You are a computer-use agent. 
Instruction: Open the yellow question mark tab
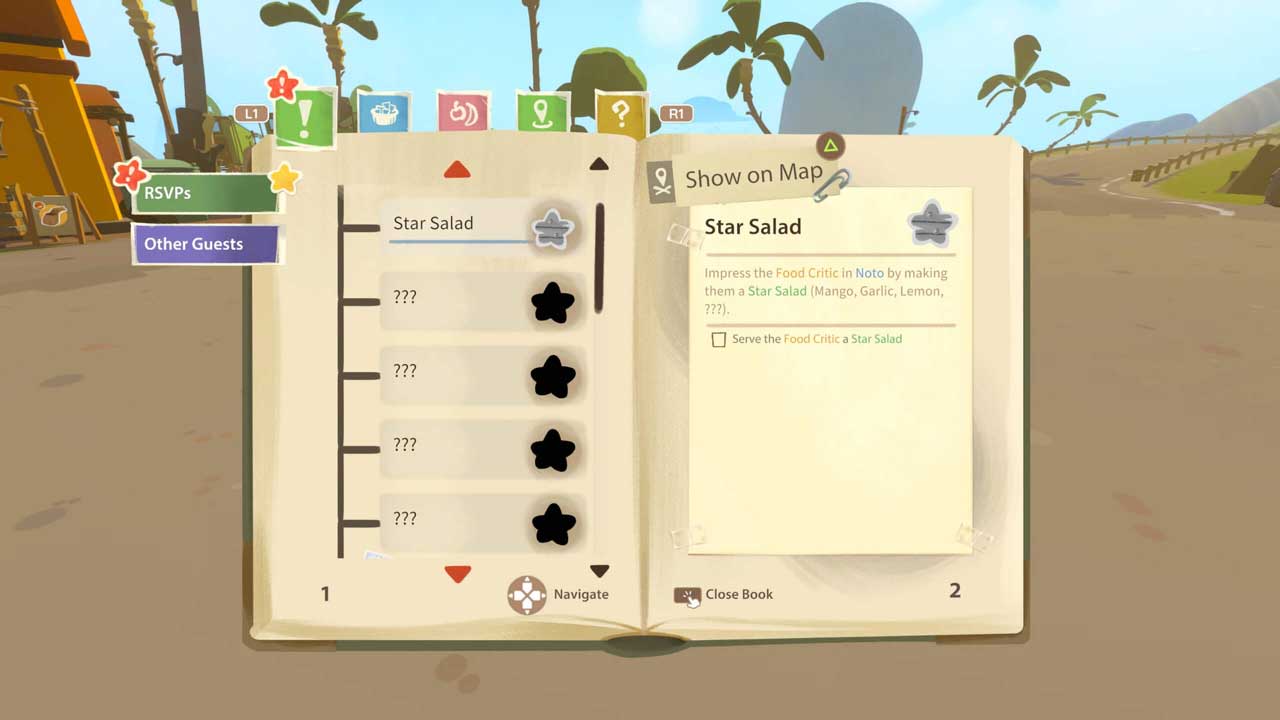click(x=620, y=115)
